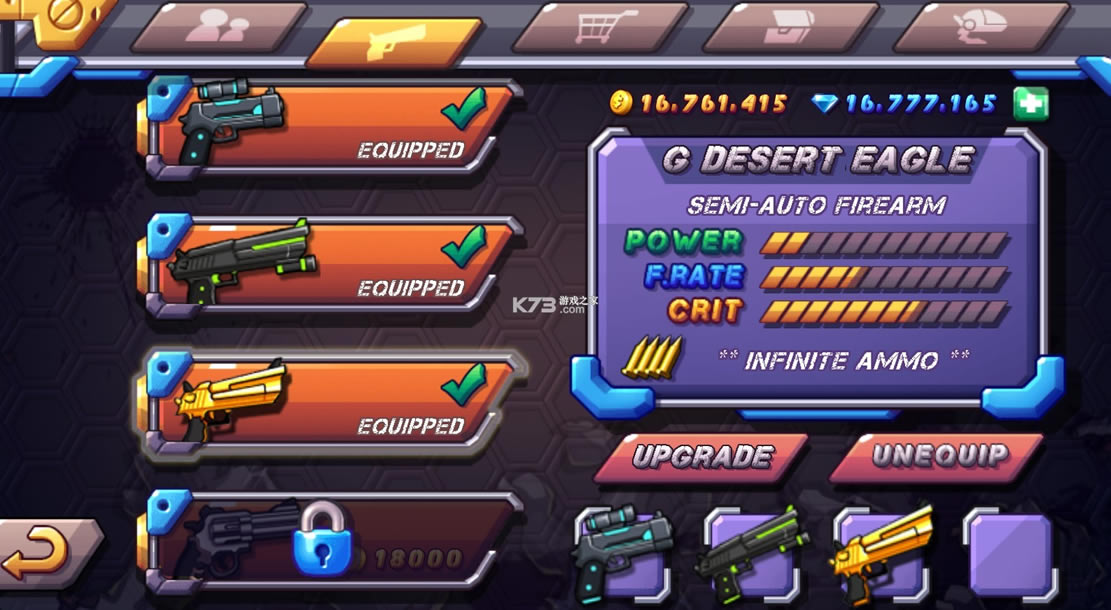The image size is (1111, 610).
Task: Choose the scoped pistol loadout slot
Action: point(618,555)
